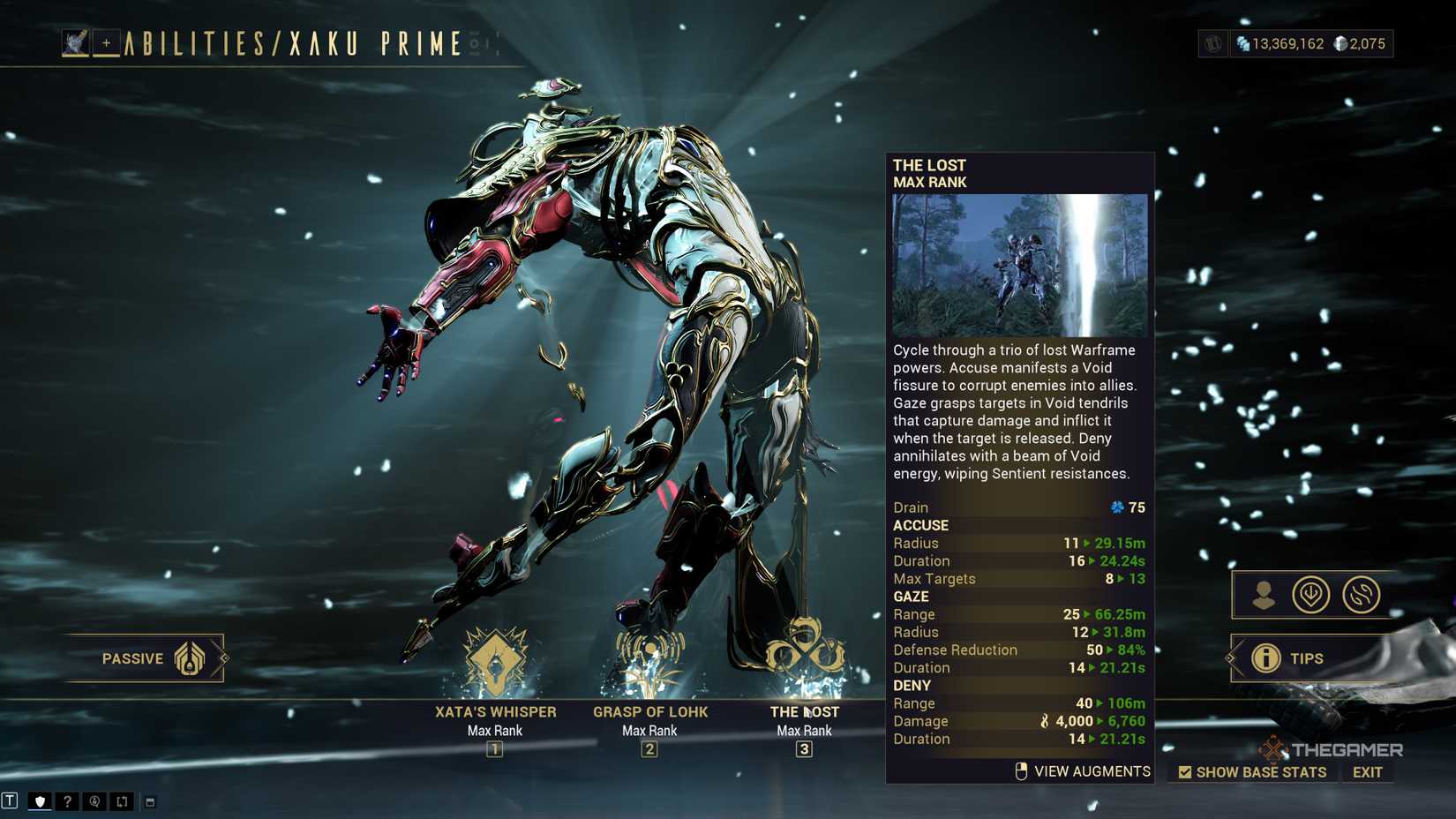Toggle the microphone icon in bottom taskbar
This screenshot has height=819, width=1456.
(93, 800)
